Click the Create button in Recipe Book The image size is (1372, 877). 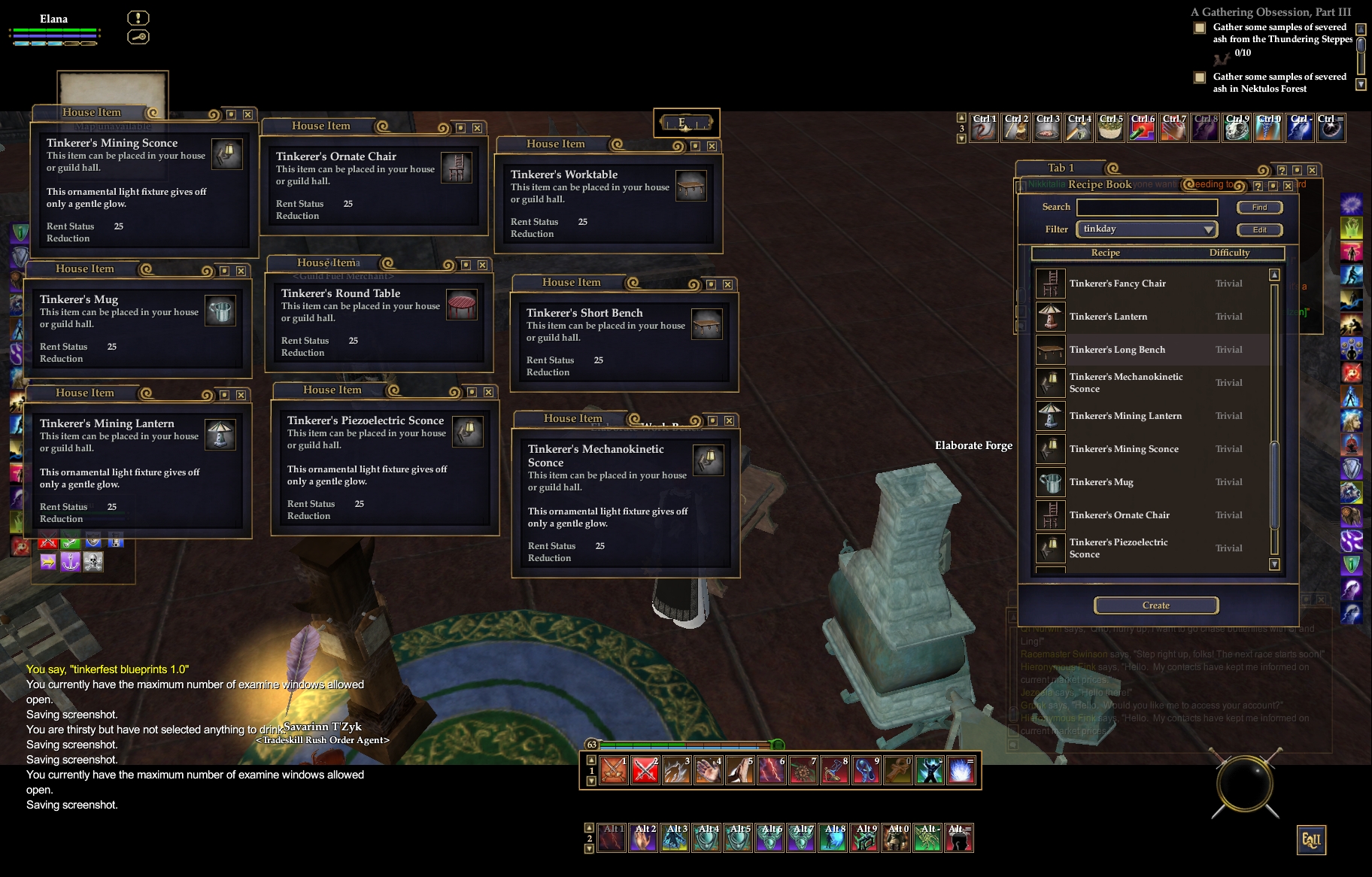pyautogui.click(x=1155, y=605)
